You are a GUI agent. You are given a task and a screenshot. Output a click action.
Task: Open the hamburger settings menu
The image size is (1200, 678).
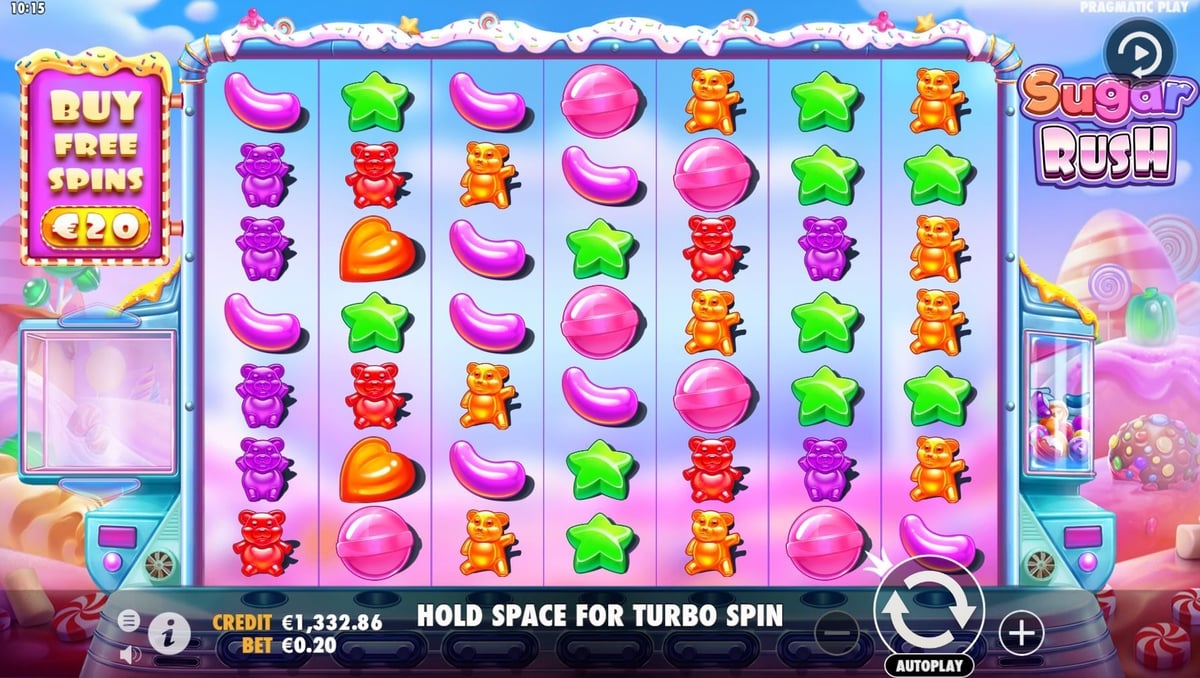click(x=129, y=621)
